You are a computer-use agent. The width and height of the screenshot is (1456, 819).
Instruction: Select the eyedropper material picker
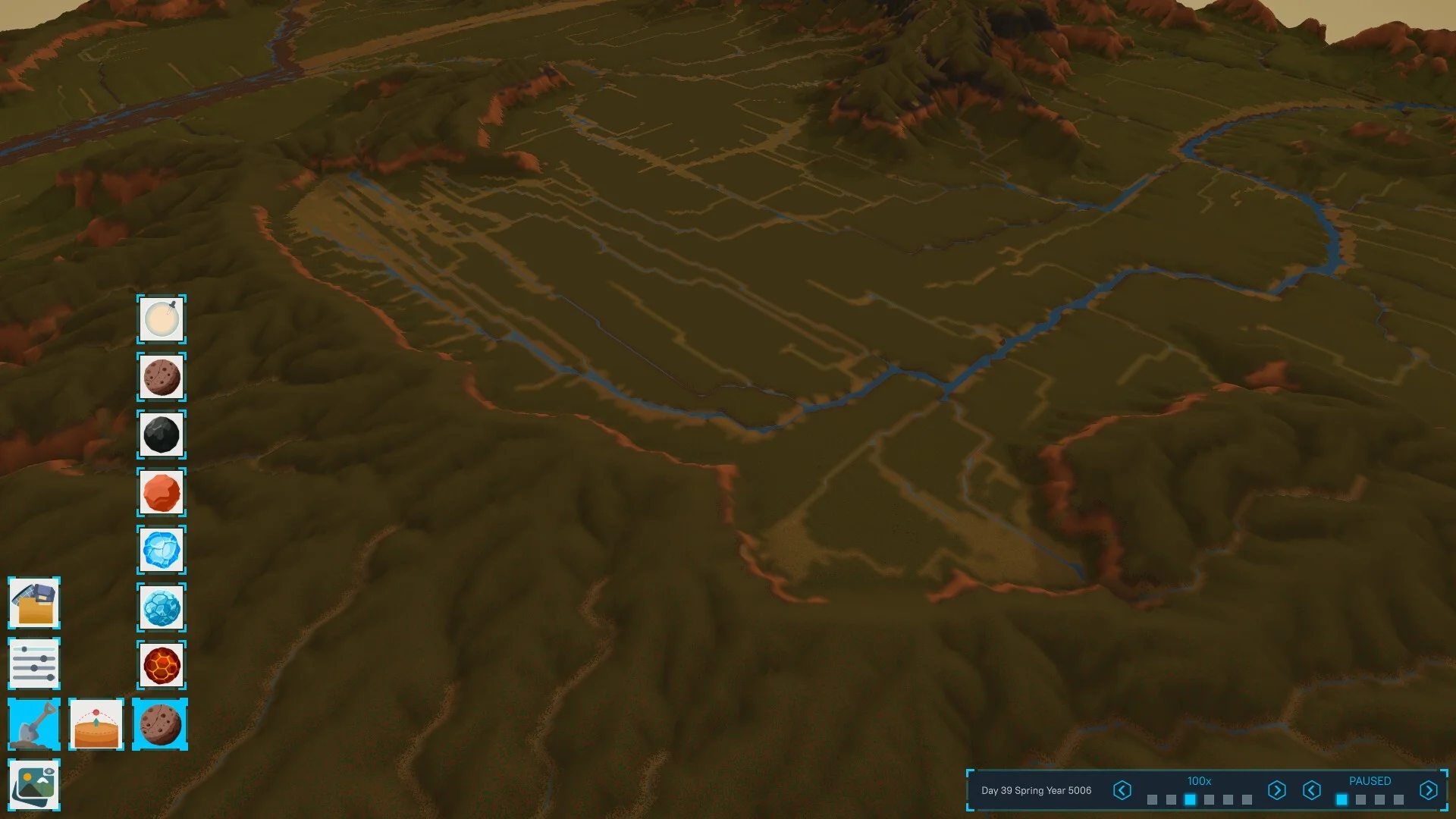coord(162,319)
